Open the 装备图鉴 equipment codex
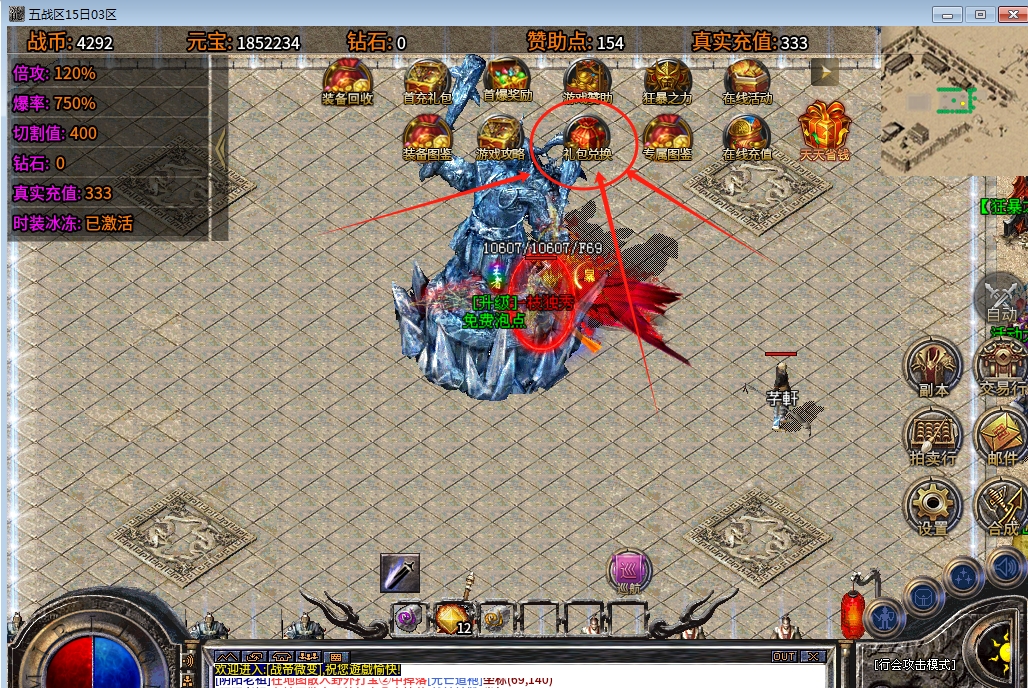The height and width of the screenshot is (688, 1028). click(427, 136)
